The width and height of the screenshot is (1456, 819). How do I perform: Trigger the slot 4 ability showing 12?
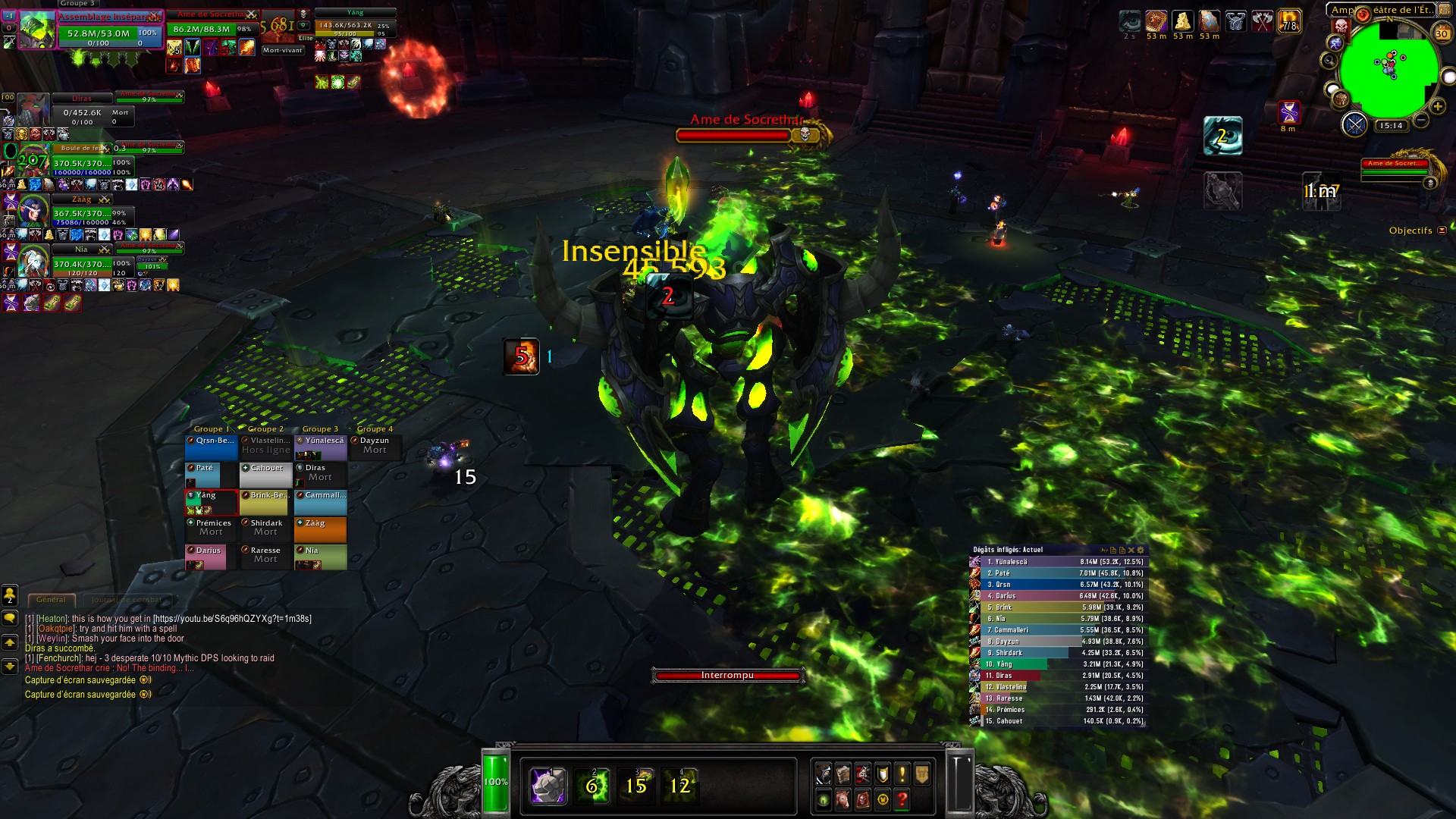coord(679,786)
